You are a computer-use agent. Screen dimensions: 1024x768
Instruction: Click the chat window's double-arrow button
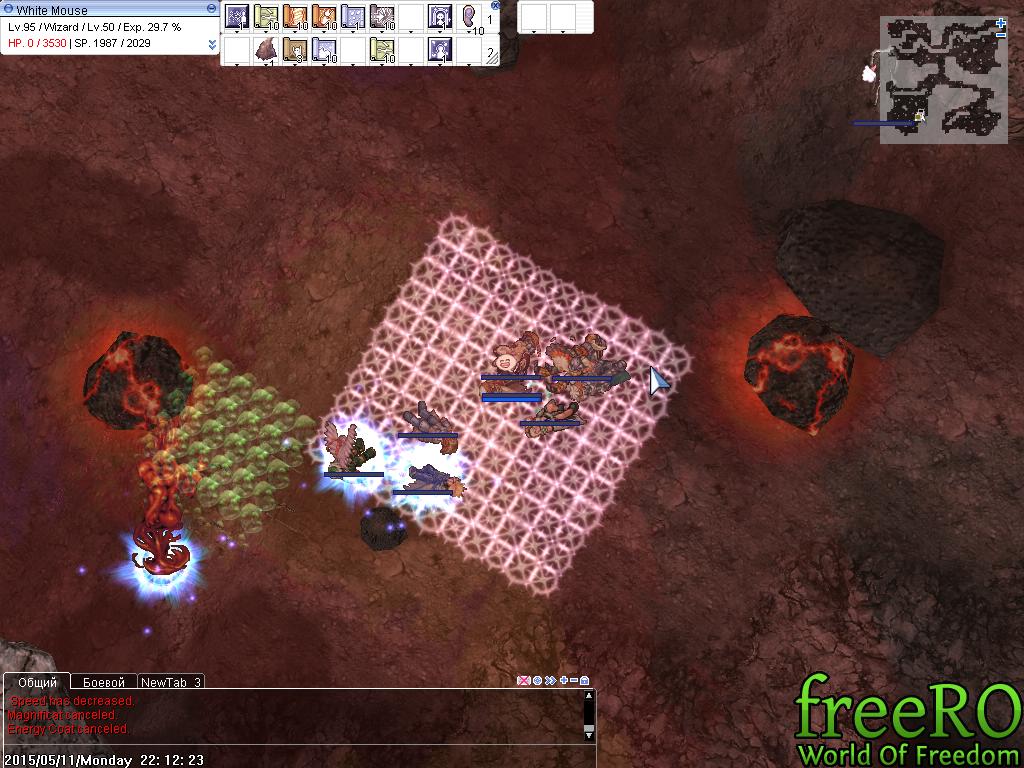click(550, 681)
